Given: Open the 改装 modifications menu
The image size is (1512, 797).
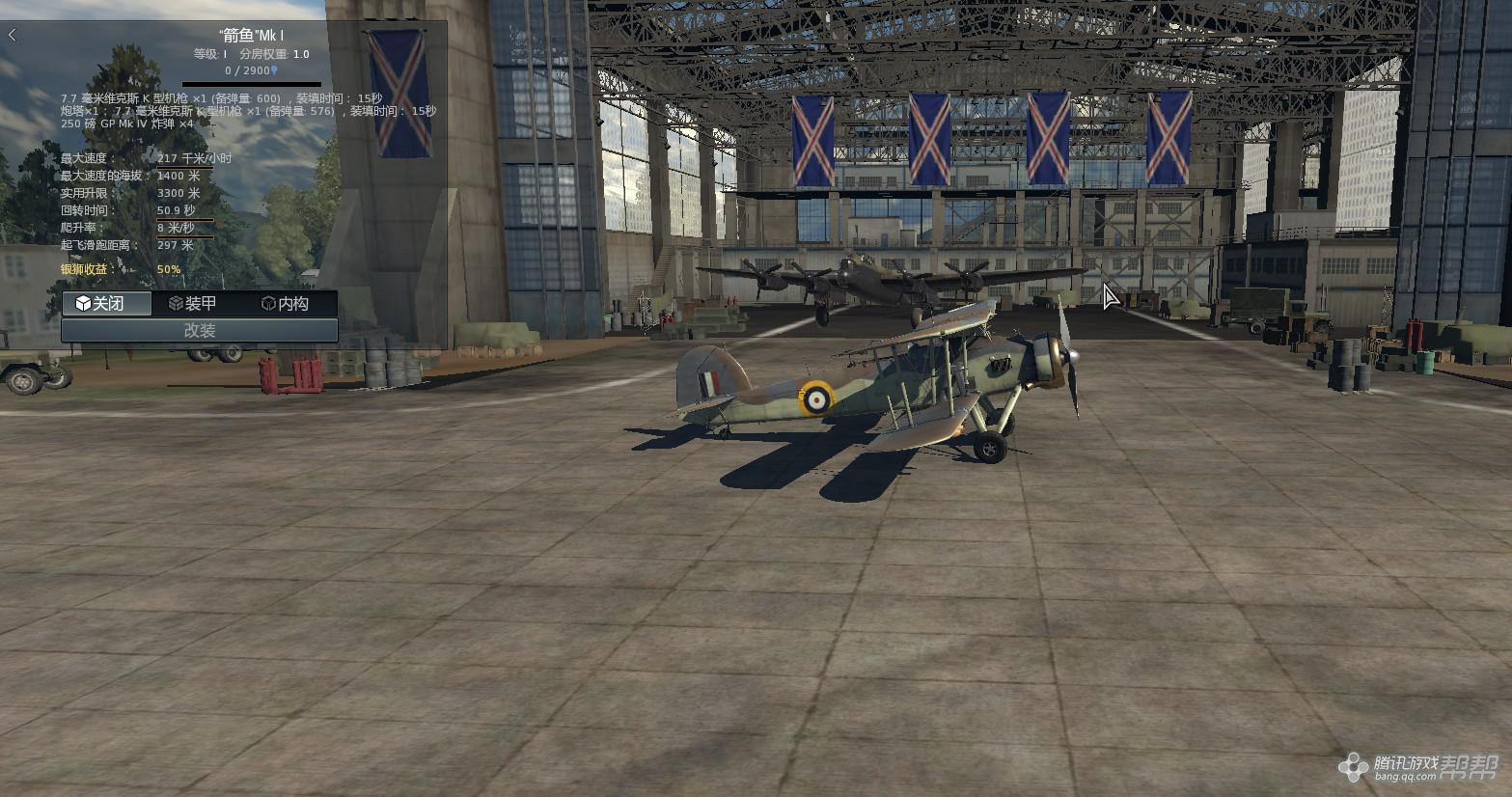Looking at the screenshot, I should [x=200, y=330].
